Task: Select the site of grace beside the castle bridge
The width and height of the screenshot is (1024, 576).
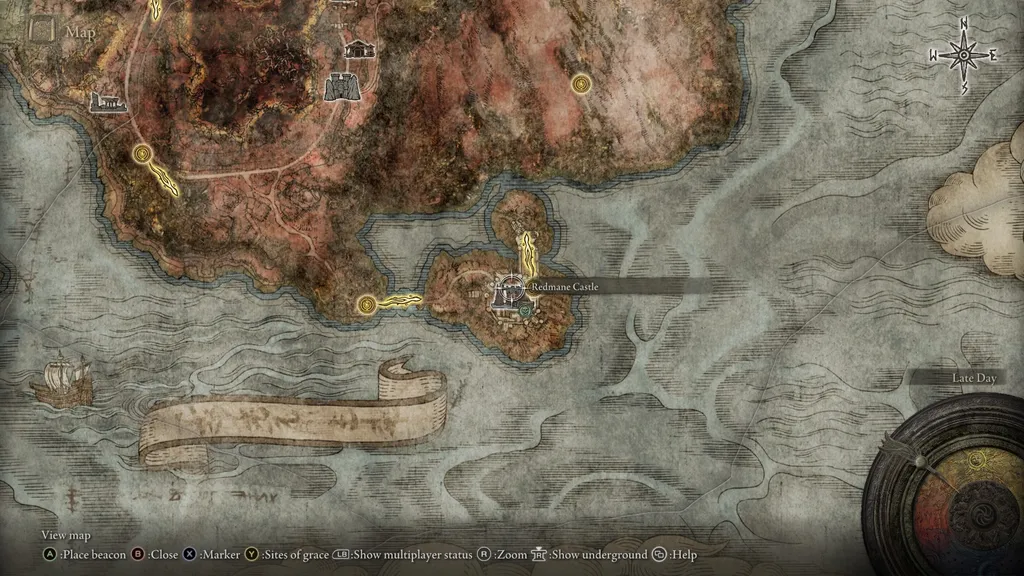Action: [x=369, y=302]
